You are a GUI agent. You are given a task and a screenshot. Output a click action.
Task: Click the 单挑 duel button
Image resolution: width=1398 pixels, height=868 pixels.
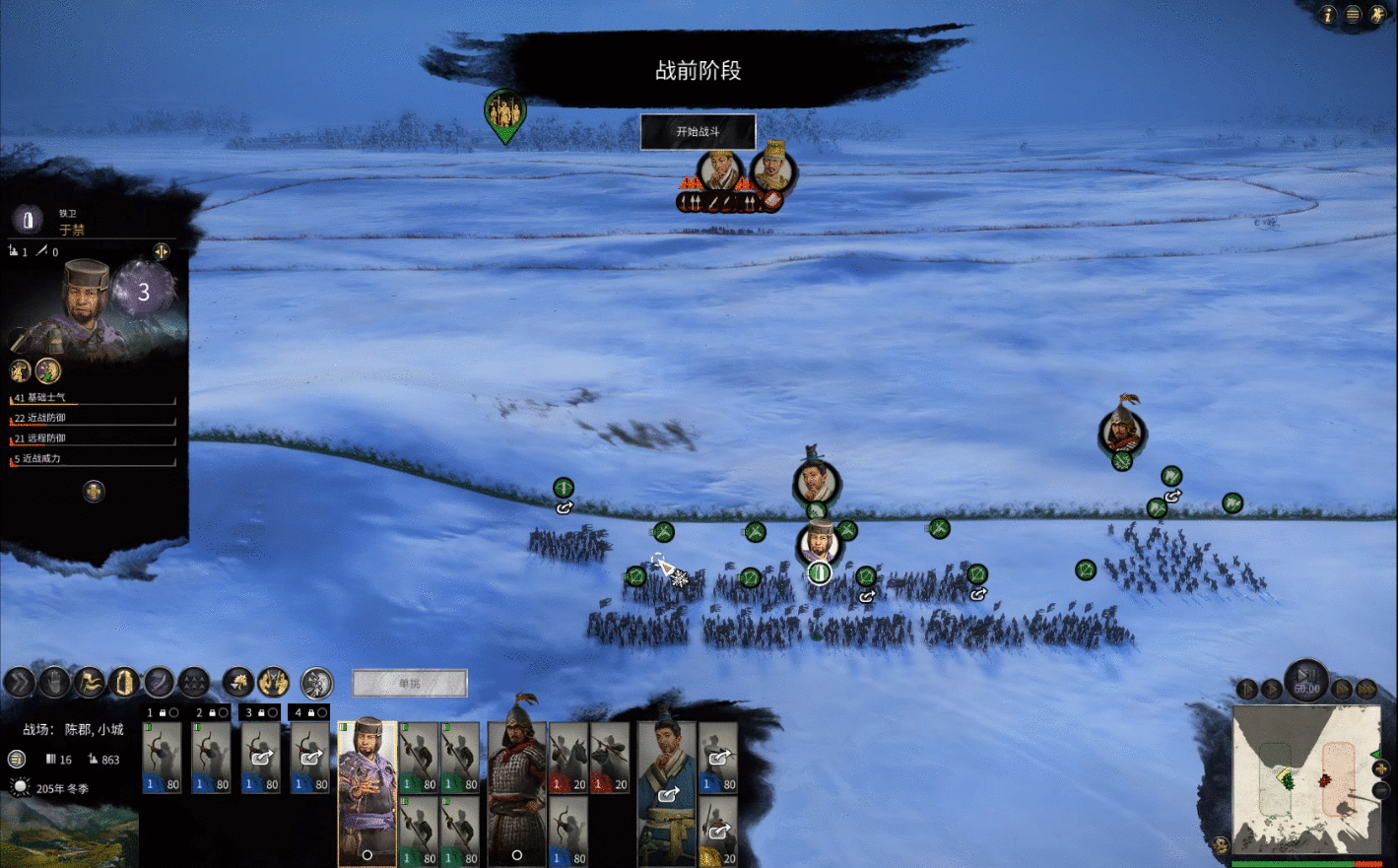[409, 683]
